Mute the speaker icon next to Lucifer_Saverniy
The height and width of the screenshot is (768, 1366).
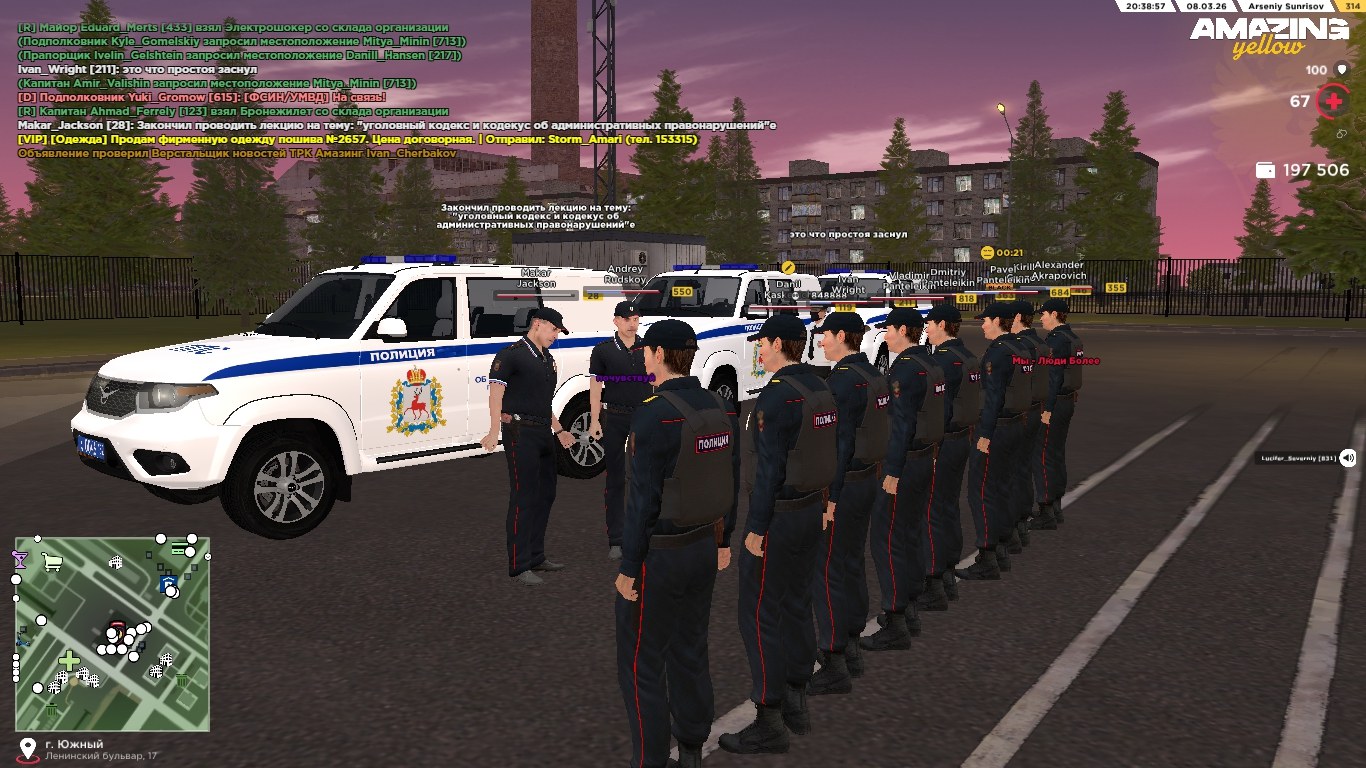[1348, 457]
